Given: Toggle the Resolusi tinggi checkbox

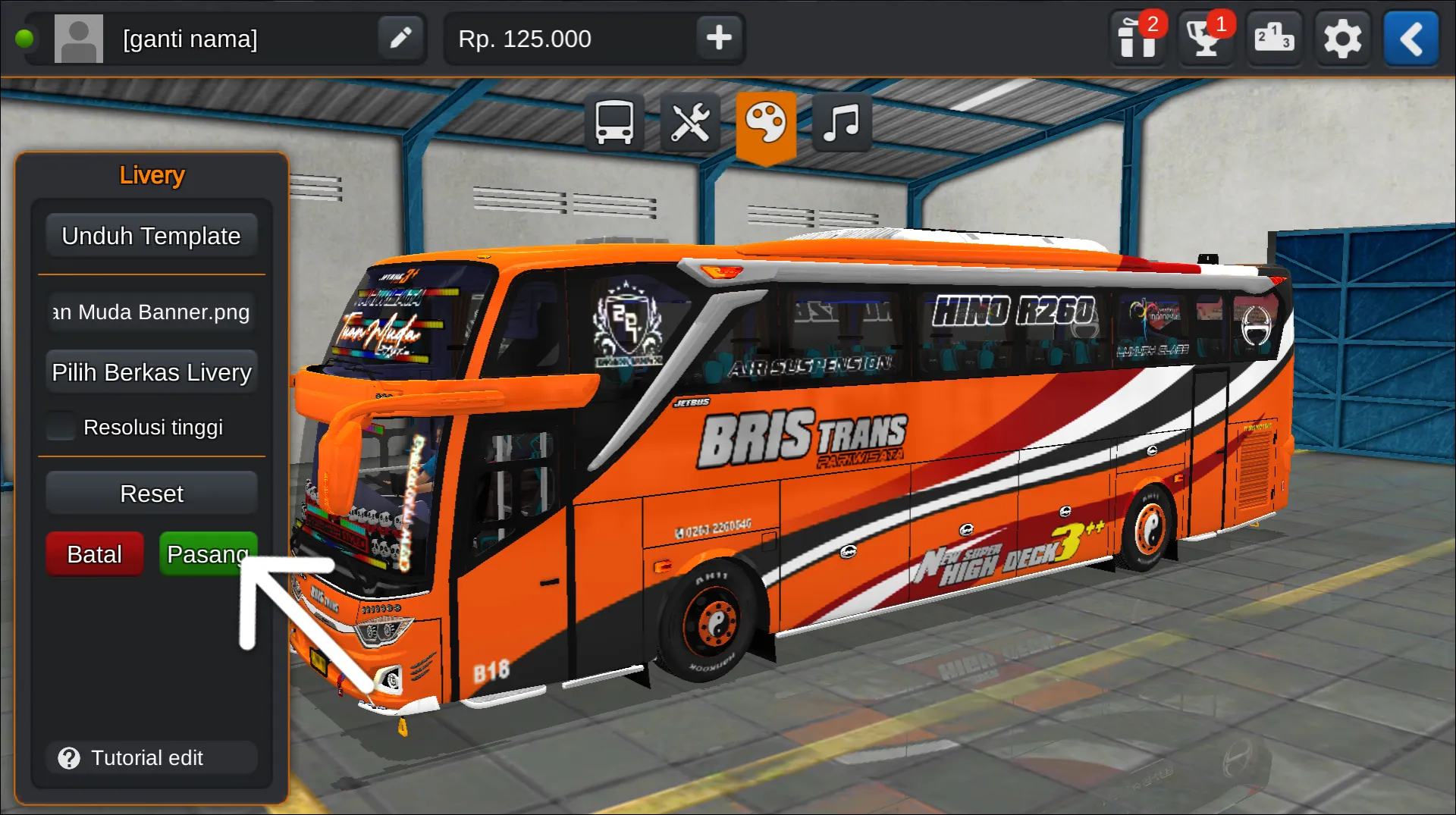Looking at the screenshot, I should point(61,427).
